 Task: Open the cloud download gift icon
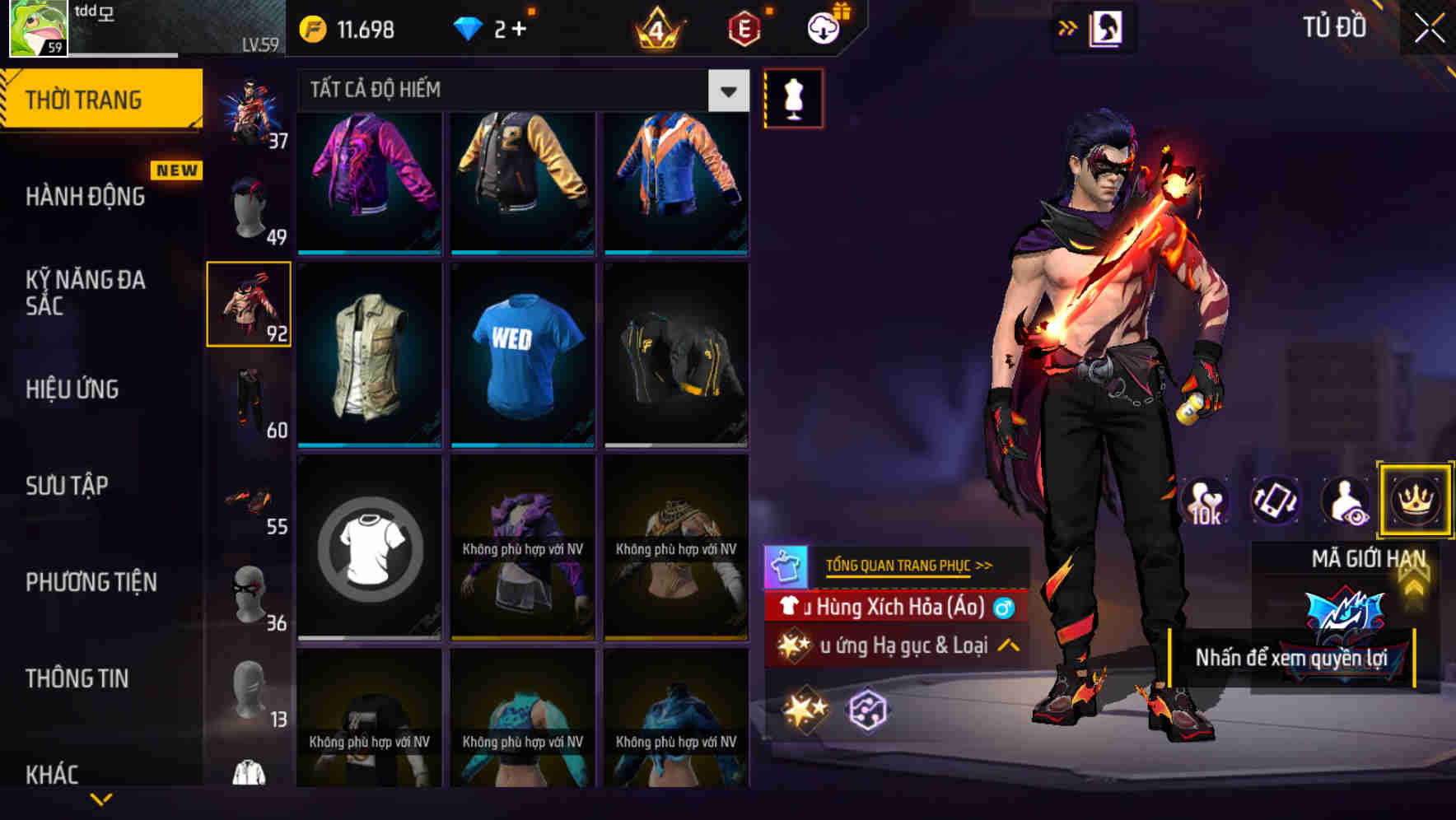(822, 27)
